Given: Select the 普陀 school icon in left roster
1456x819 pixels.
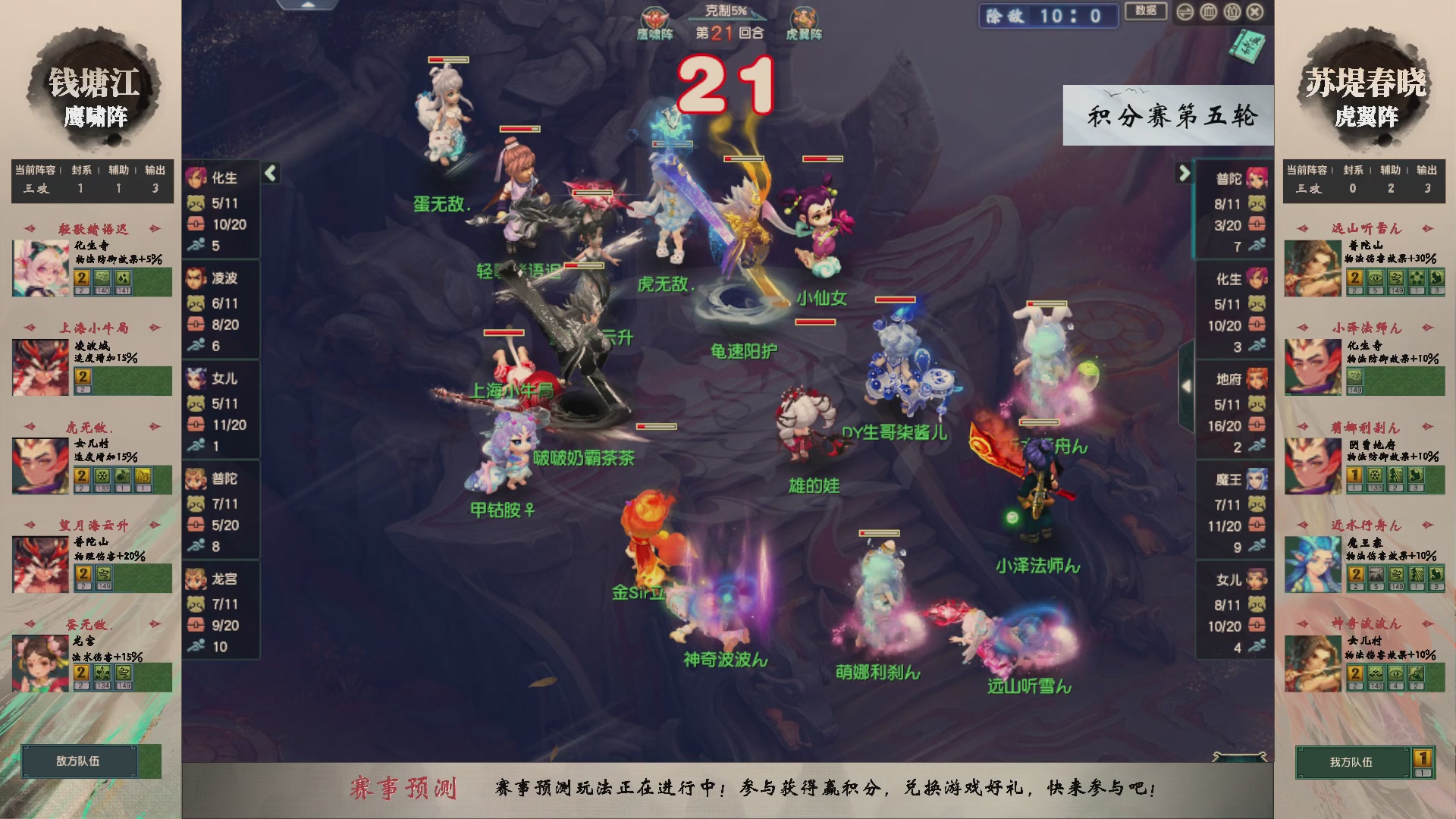Looking at the screenshot, I should point(194,480).
